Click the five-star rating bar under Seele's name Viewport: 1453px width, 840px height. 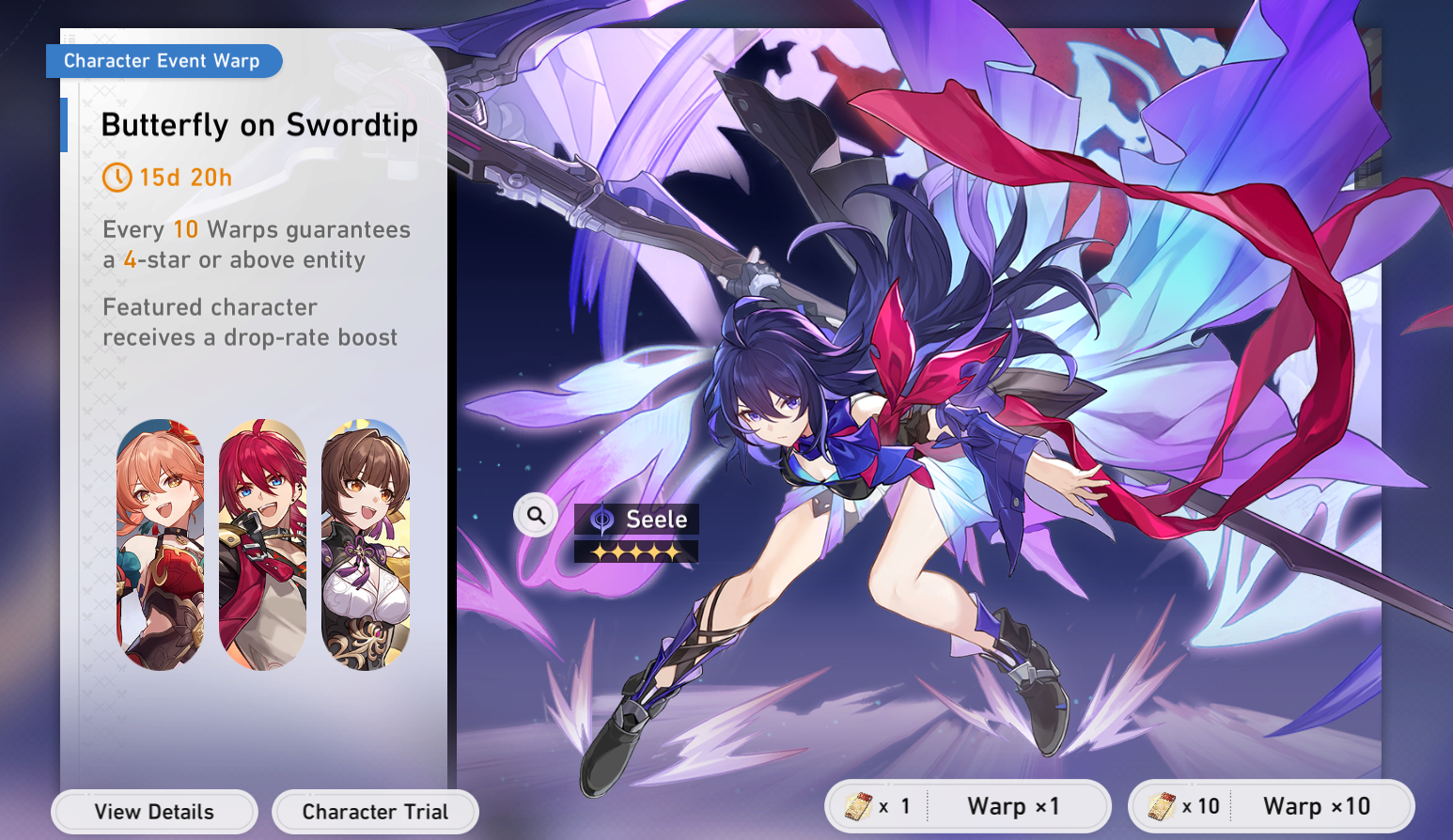coord(635,550)
